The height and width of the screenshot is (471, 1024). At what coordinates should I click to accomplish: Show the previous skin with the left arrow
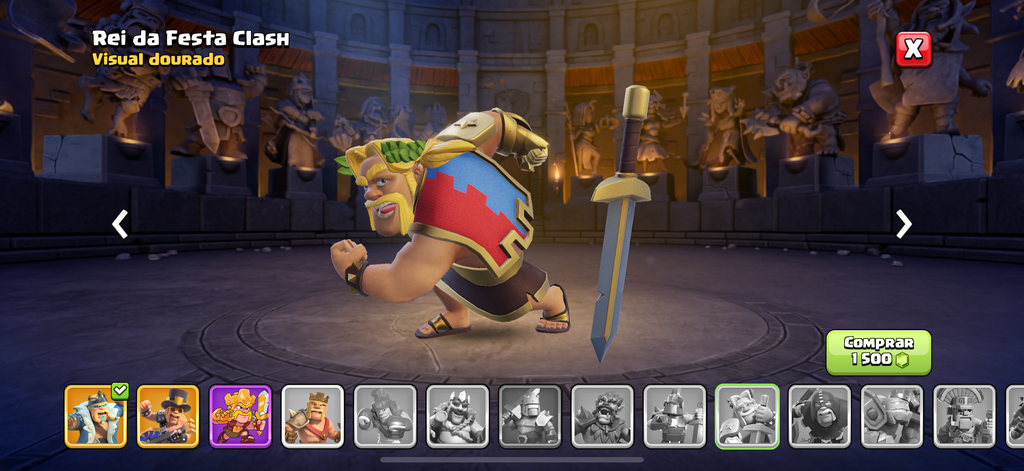[x=120, y=224]
